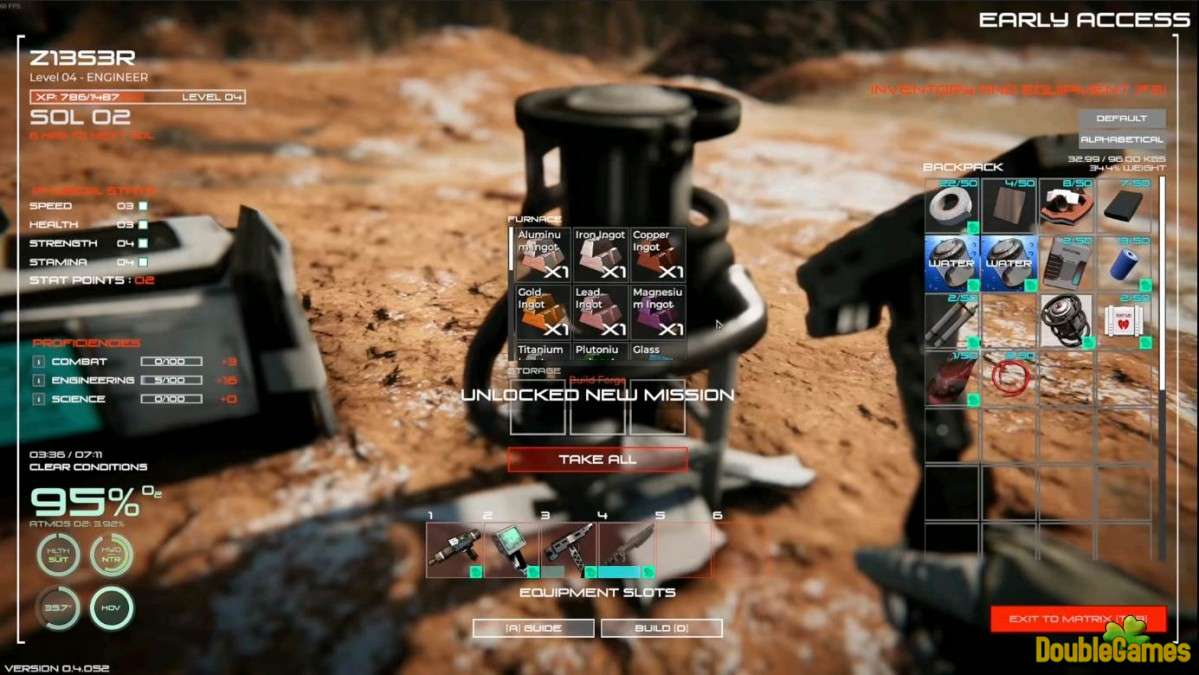Choose the Iron Ingot furnace recipe
Screen dimensions: 1199x675
[600, 255]
